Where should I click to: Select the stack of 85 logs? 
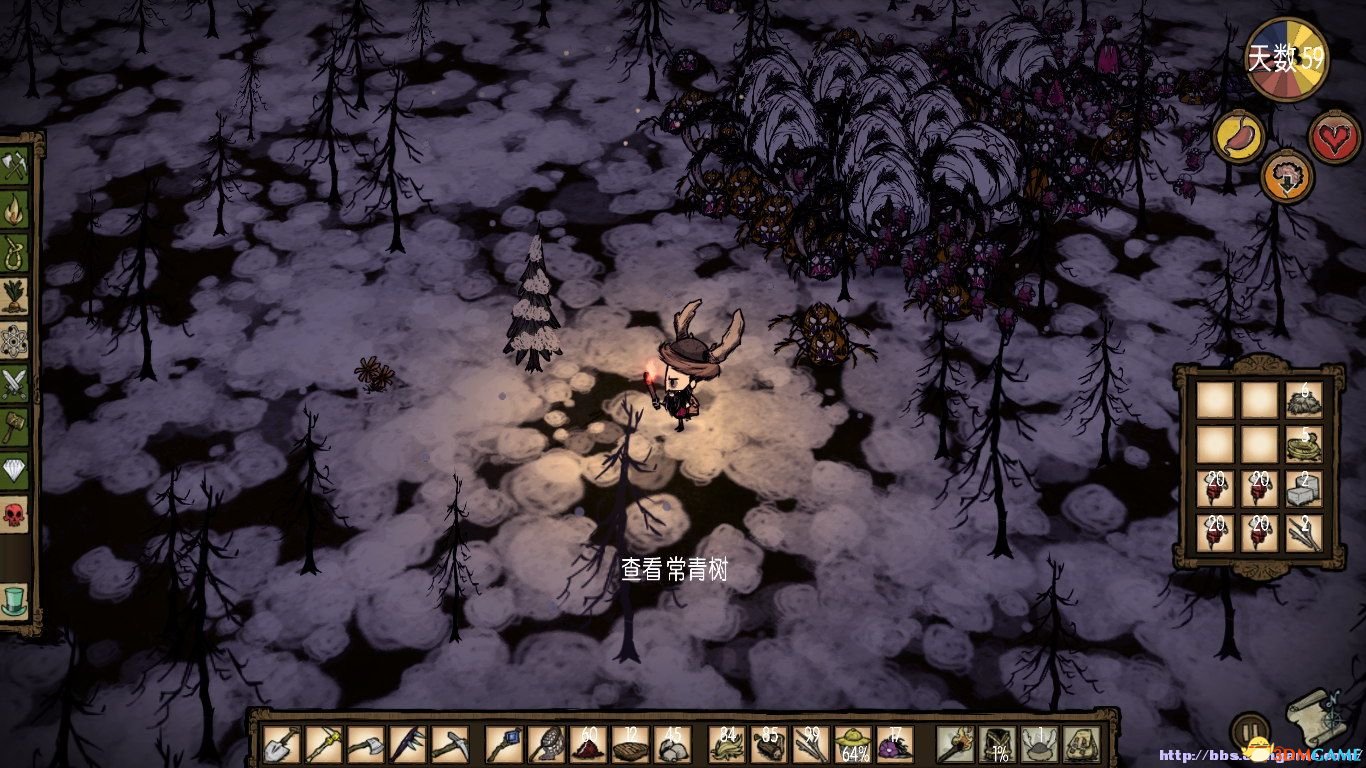(770, 745)
